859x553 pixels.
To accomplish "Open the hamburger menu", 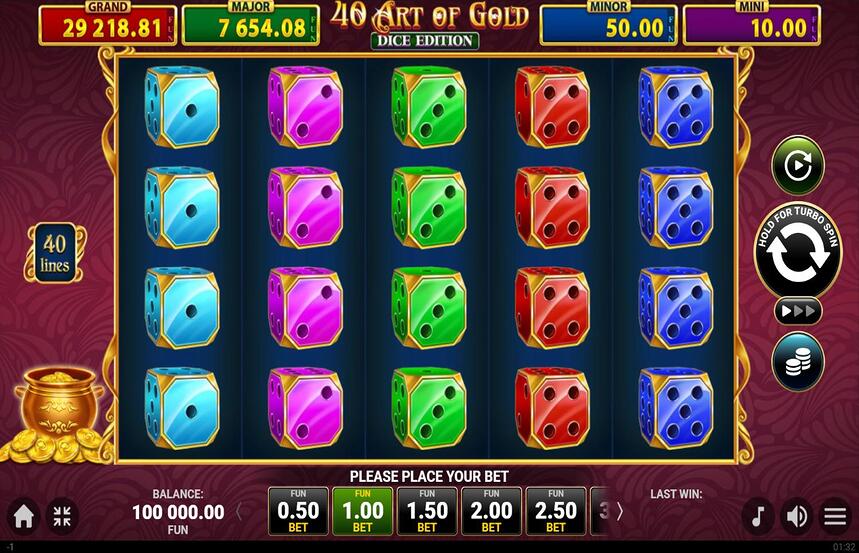I will click(834, 516).
